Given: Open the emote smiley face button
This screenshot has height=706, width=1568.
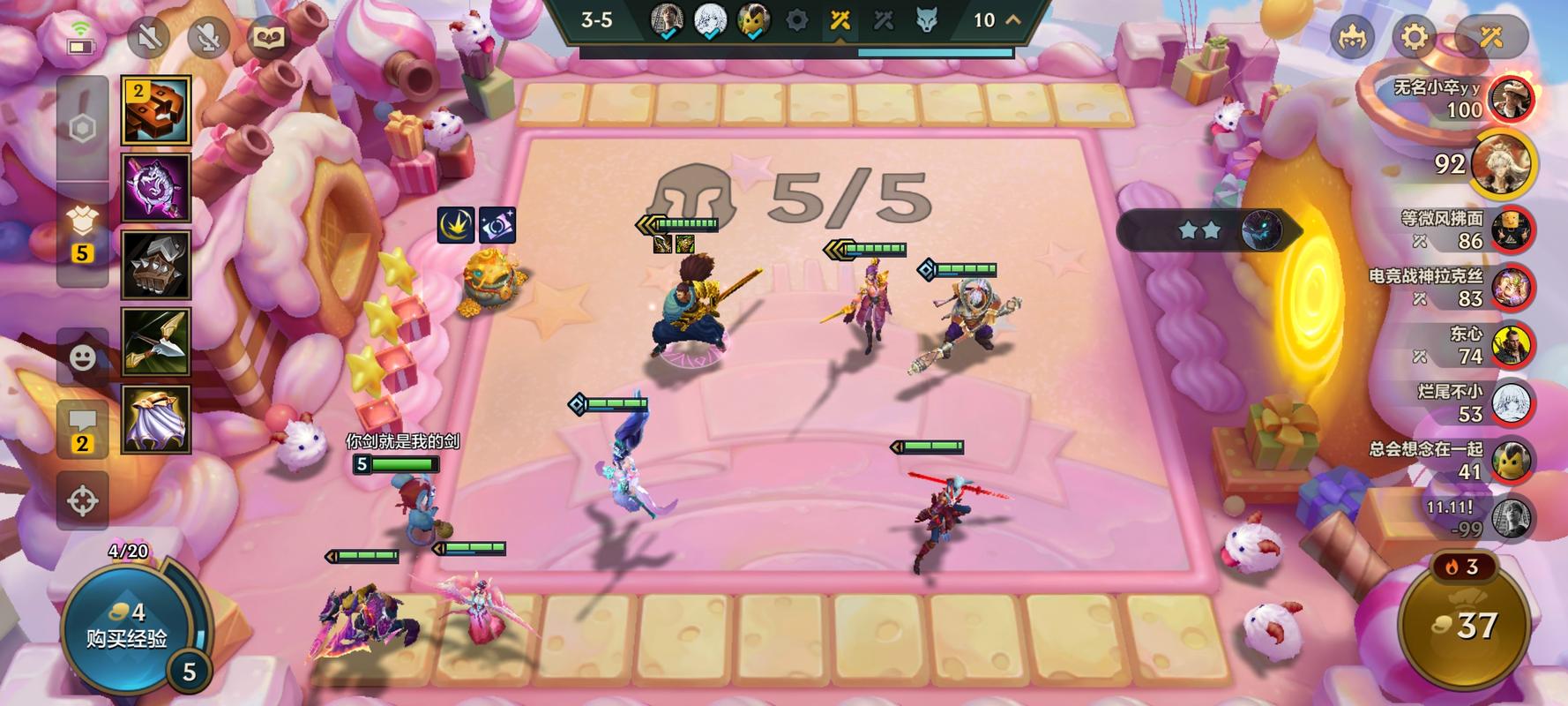Looking at the screenshot, I should [x=82, y=357].
